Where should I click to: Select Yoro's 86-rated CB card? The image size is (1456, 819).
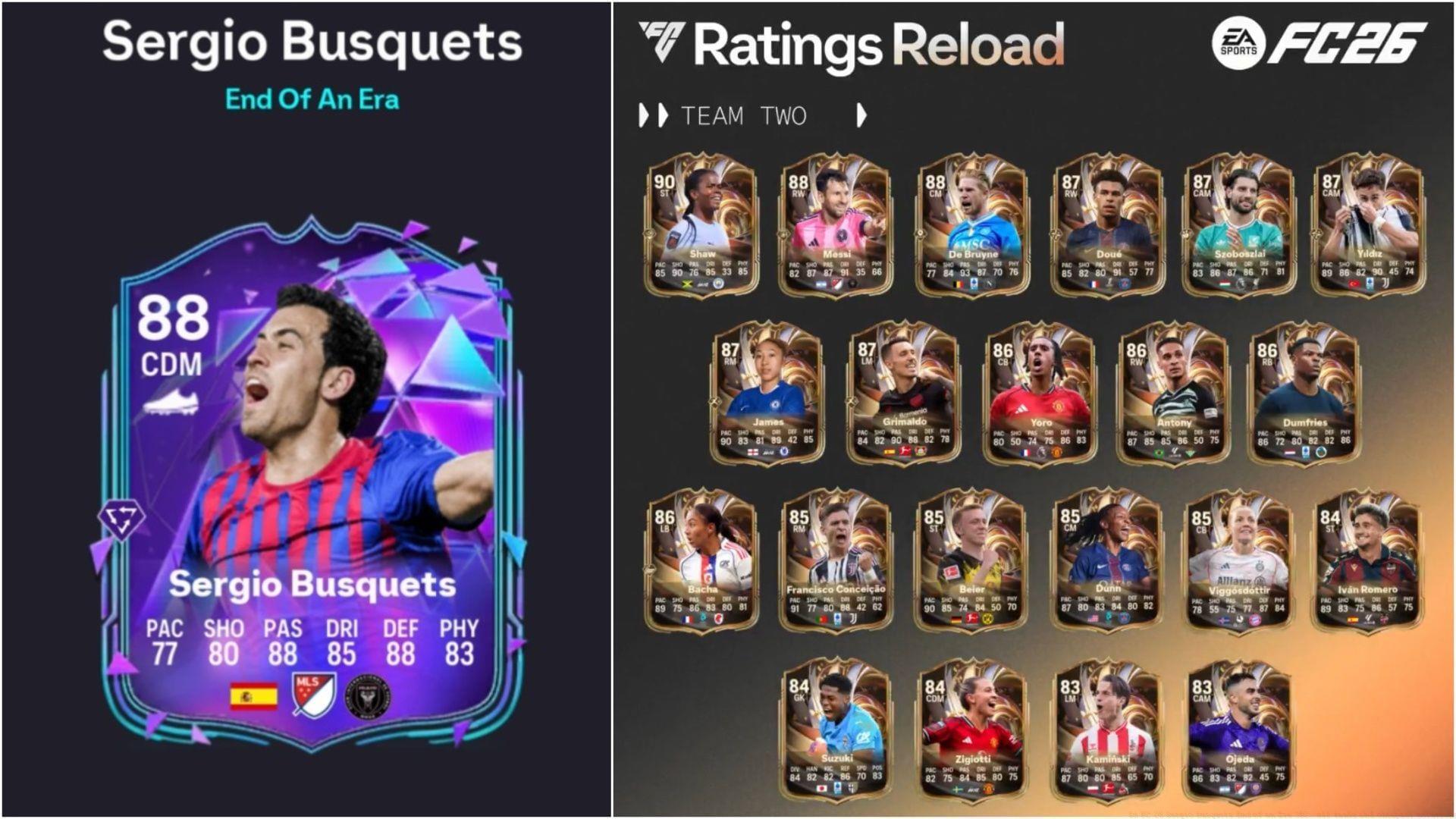pyautogui.click(x=1039, y=398)
